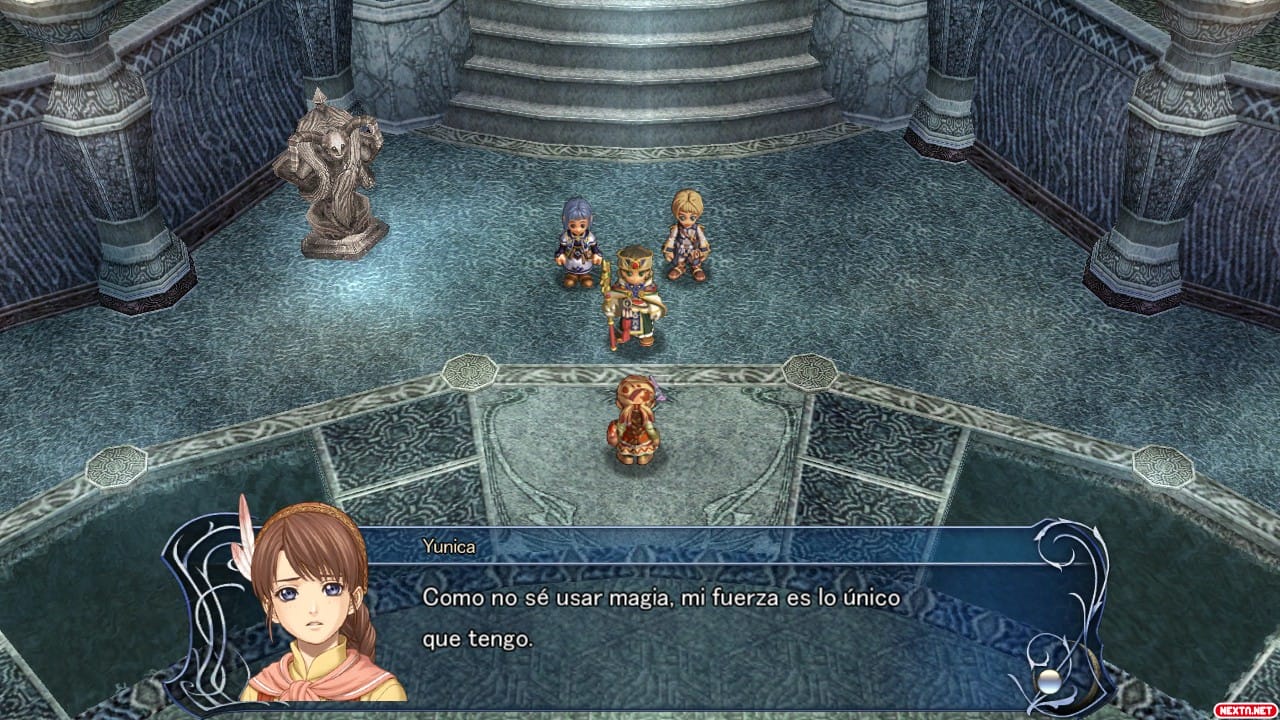Screen dimensions: 1280x720
Task: Click the dialogue text line about magia
Action: [x=660, y=600]
